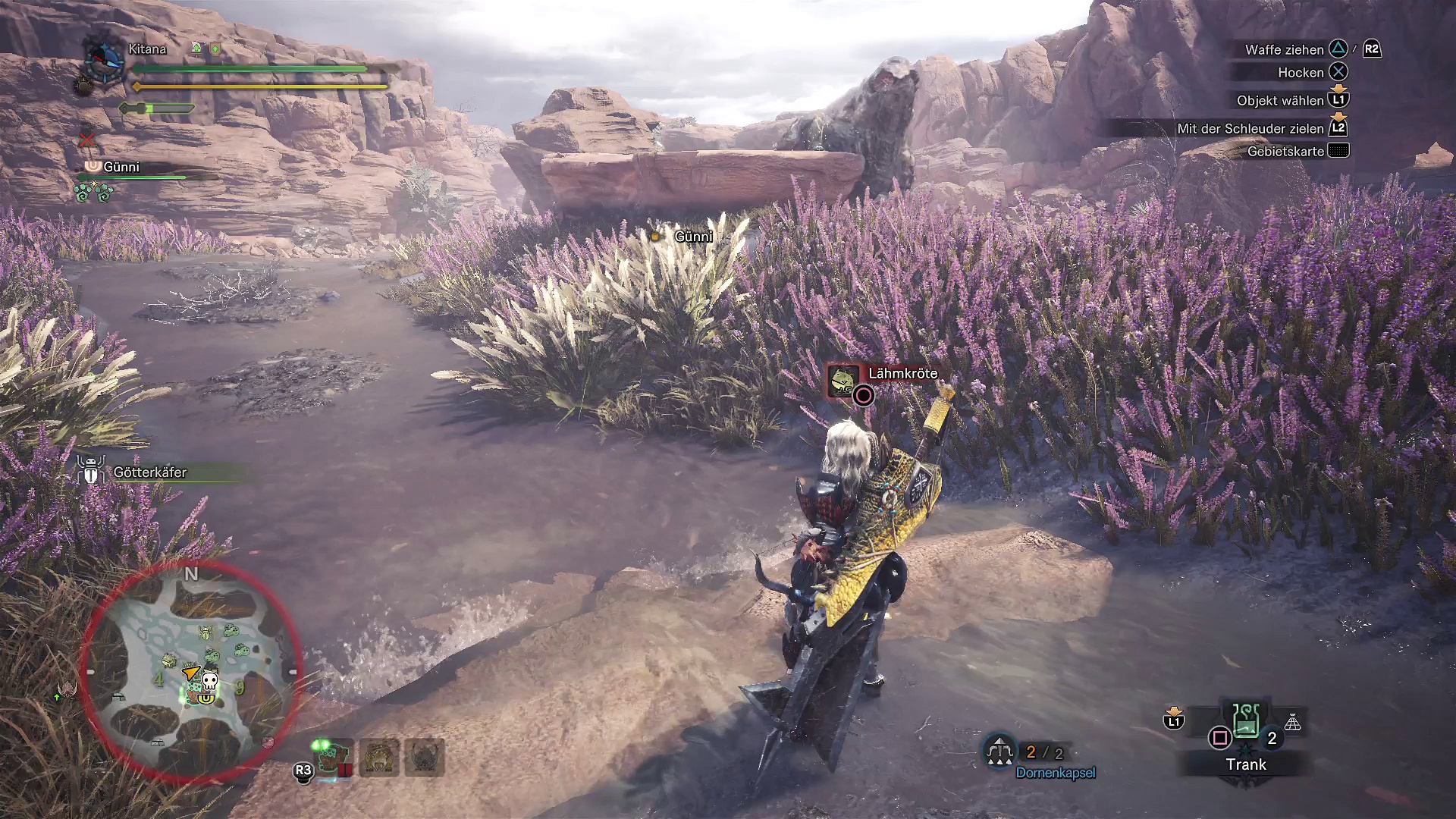This screenshot has height=819, width=1456.
Task: Select the dark horned monster target icon
Action: coord(424,757)
